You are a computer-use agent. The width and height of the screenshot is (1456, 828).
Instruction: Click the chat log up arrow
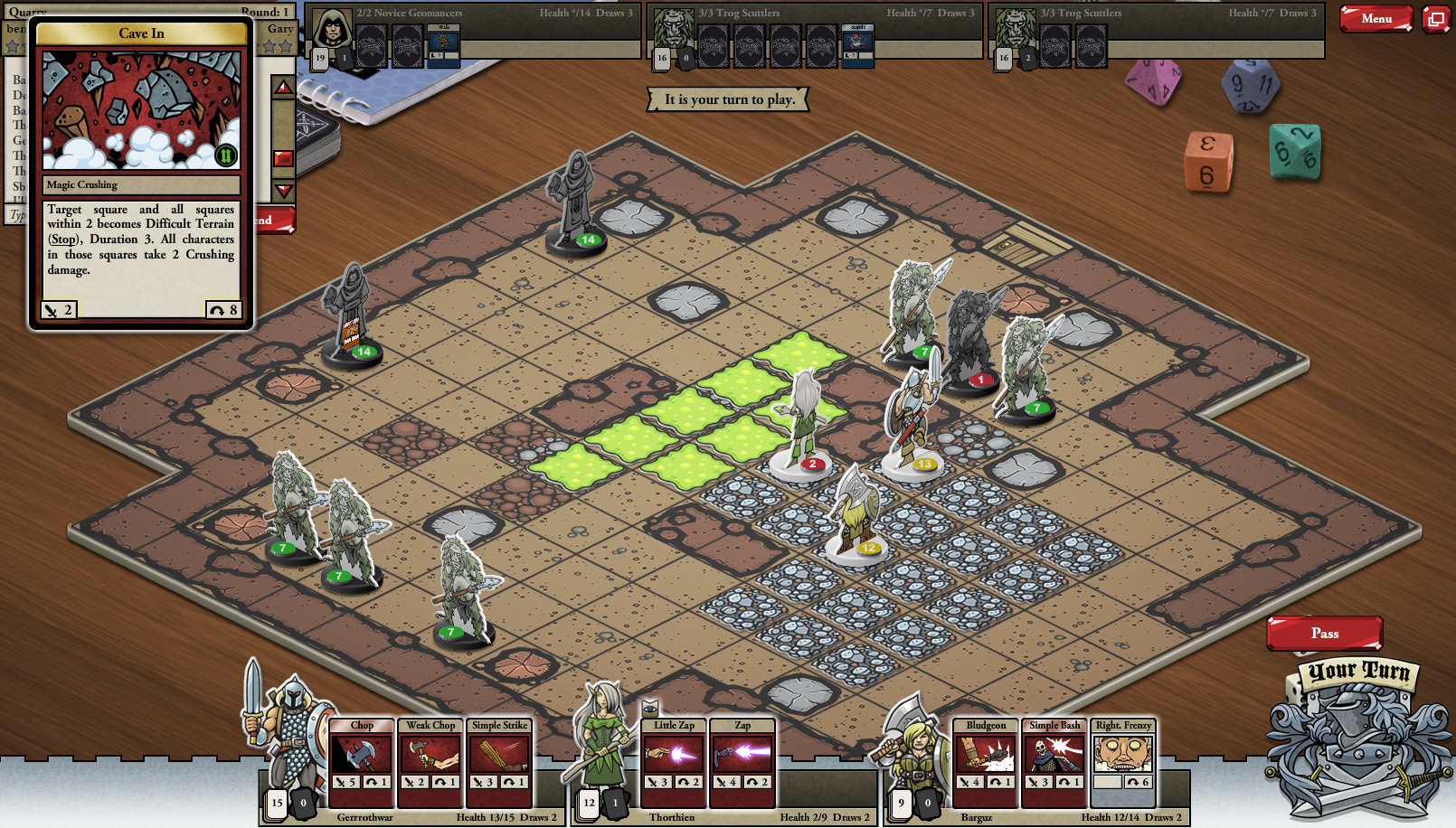(283, 88)
